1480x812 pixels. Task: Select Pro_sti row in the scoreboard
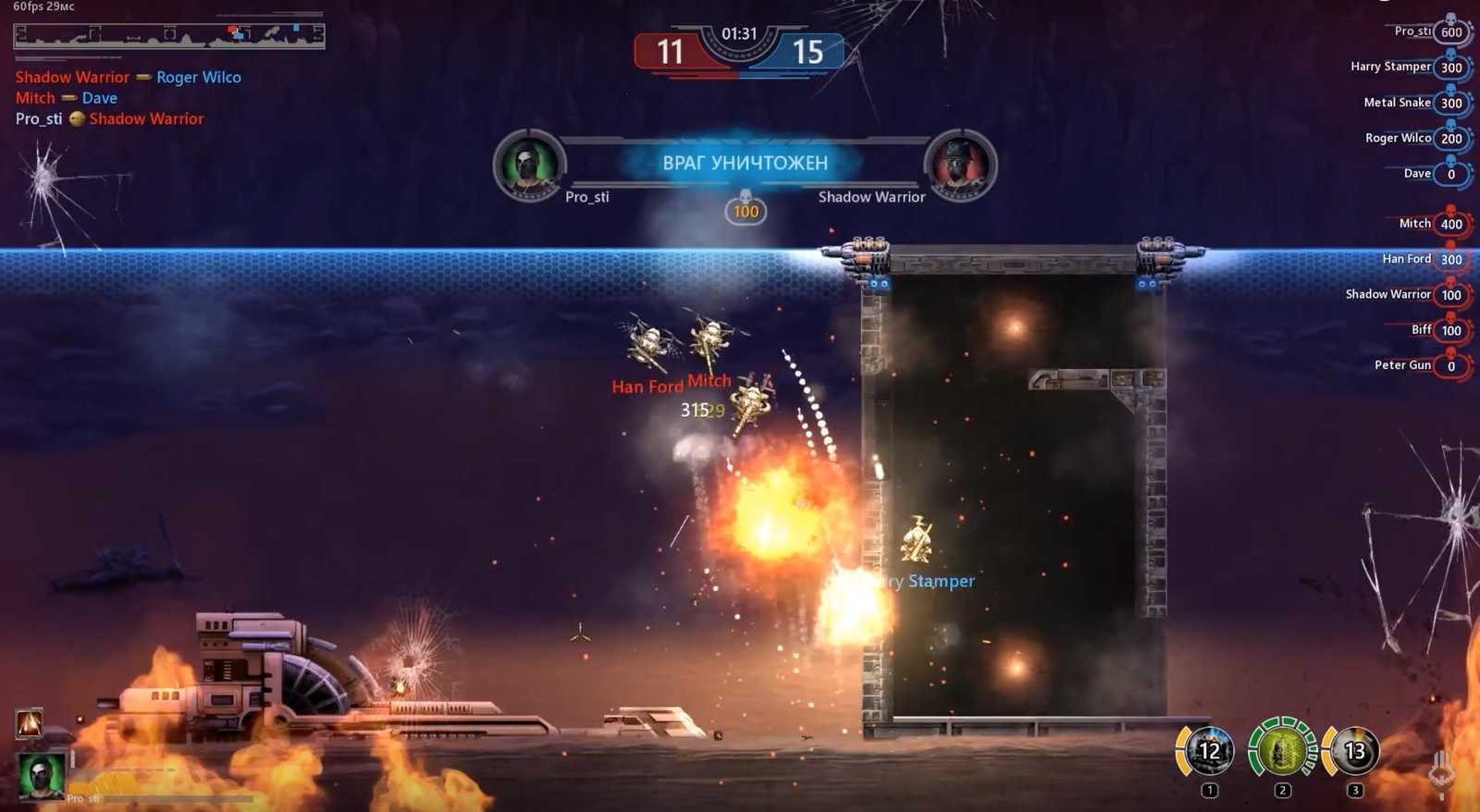coord(1430,31)
